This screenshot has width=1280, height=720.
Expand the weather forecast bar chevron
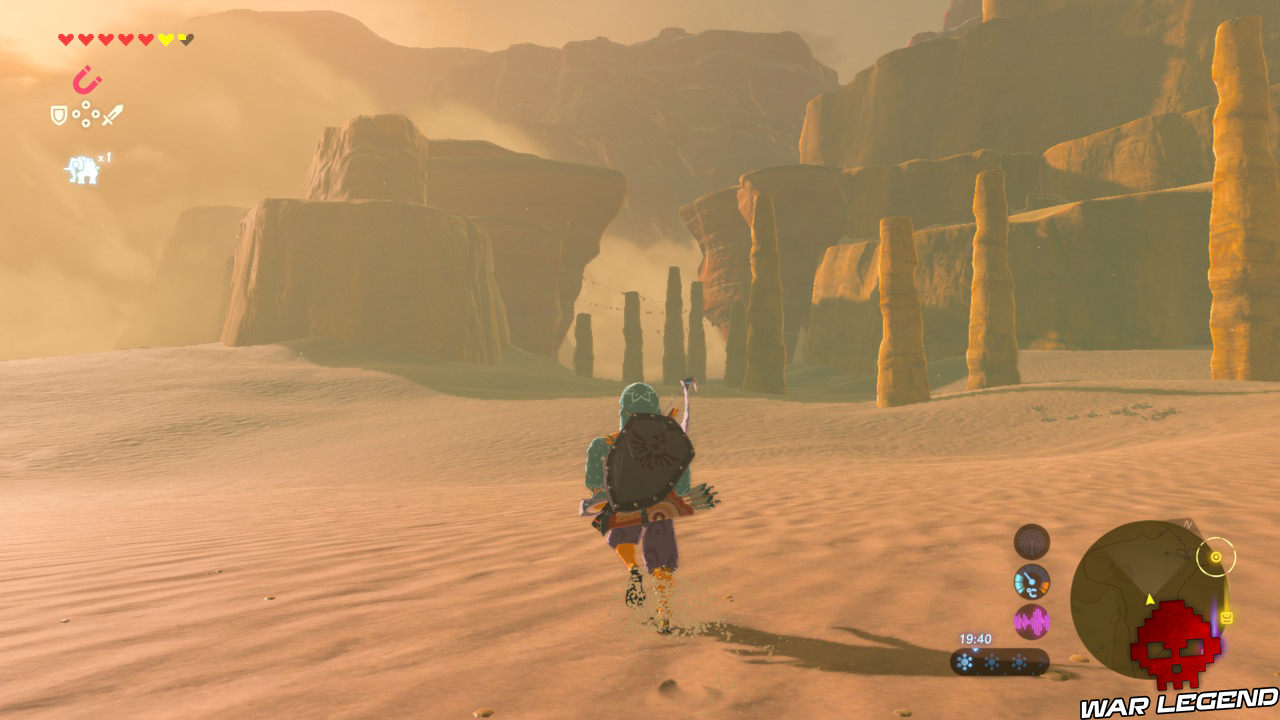click(x=975, y=650)
